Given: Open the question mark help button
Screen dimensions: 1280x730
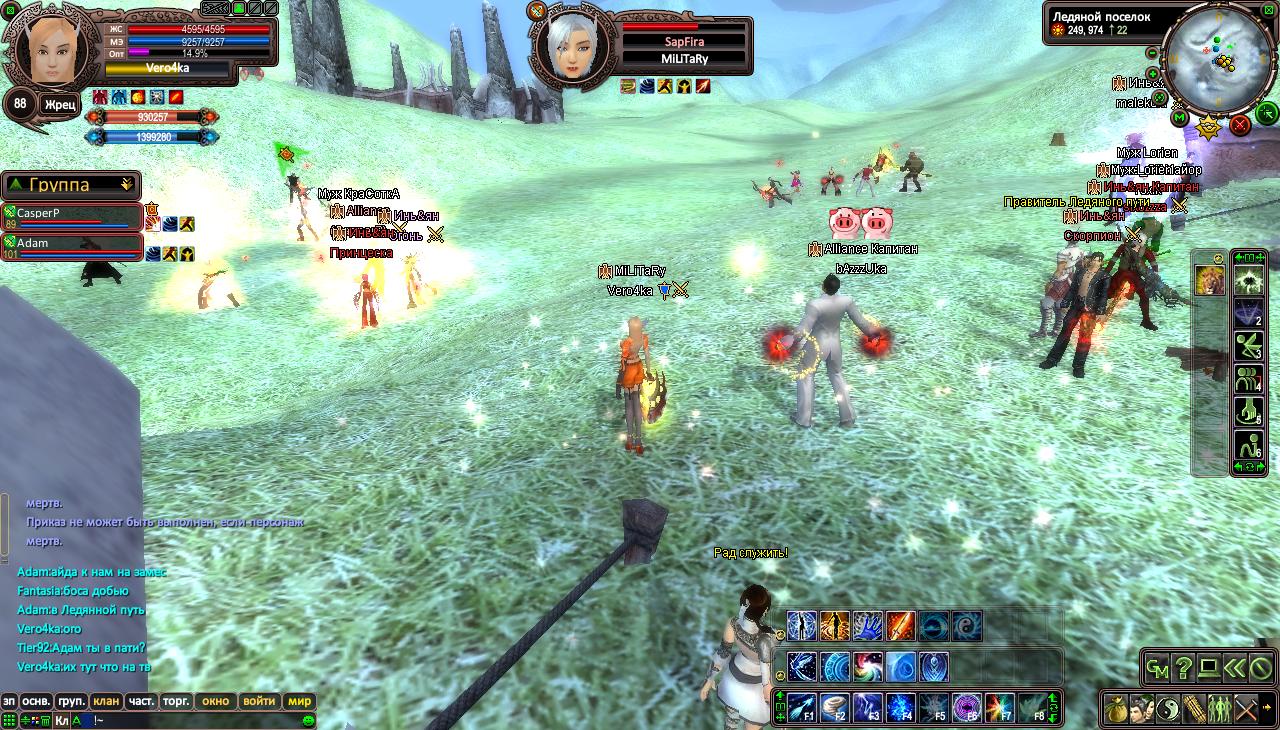Looking at the screenshot, I should (1183, 667).
